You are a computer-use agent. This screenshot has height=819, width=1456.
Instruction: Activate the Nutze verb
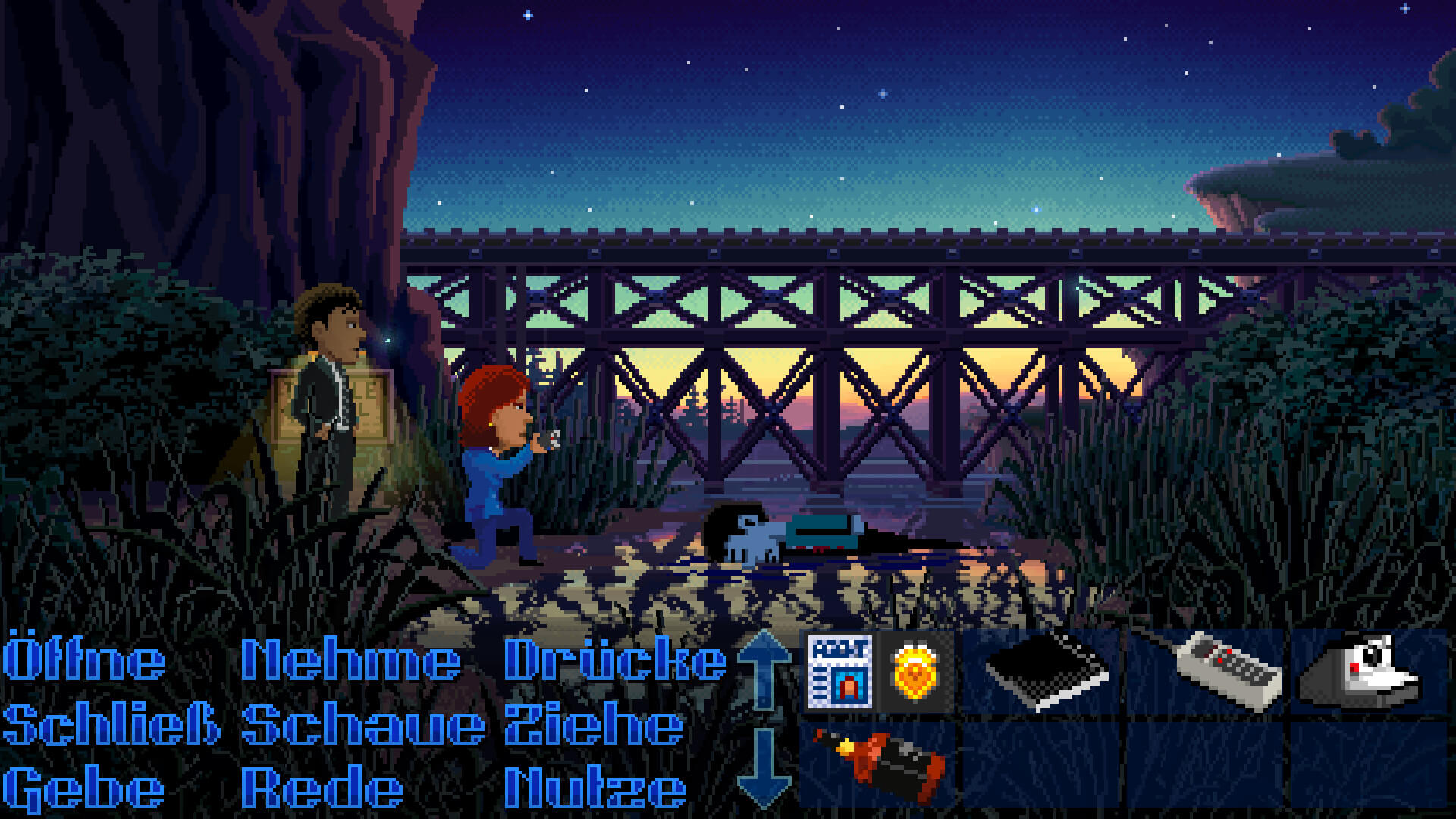[x=595, y=789]
